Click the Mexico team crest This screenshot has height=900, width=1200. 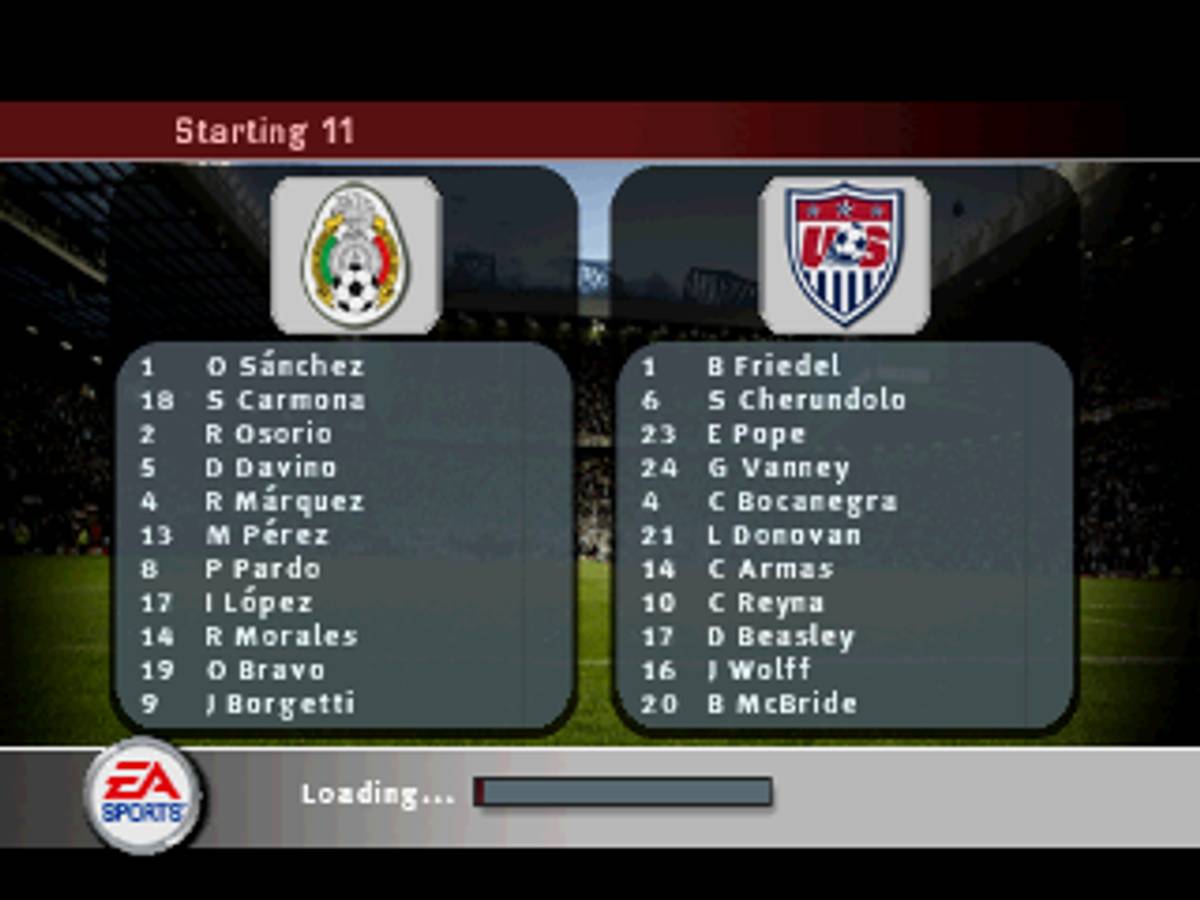(355, 255)
